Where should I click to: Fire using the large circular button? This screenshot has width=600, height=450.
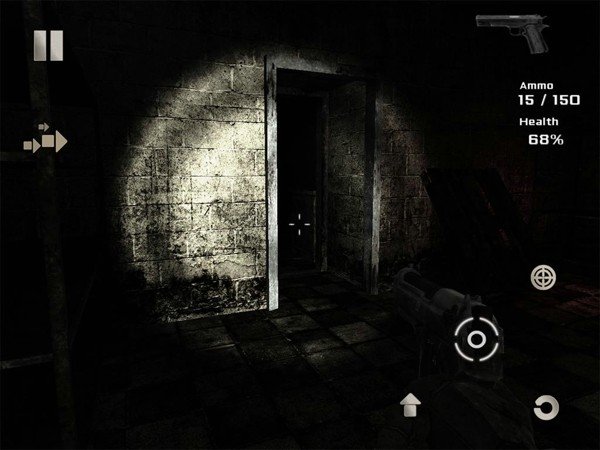point(476,340)
